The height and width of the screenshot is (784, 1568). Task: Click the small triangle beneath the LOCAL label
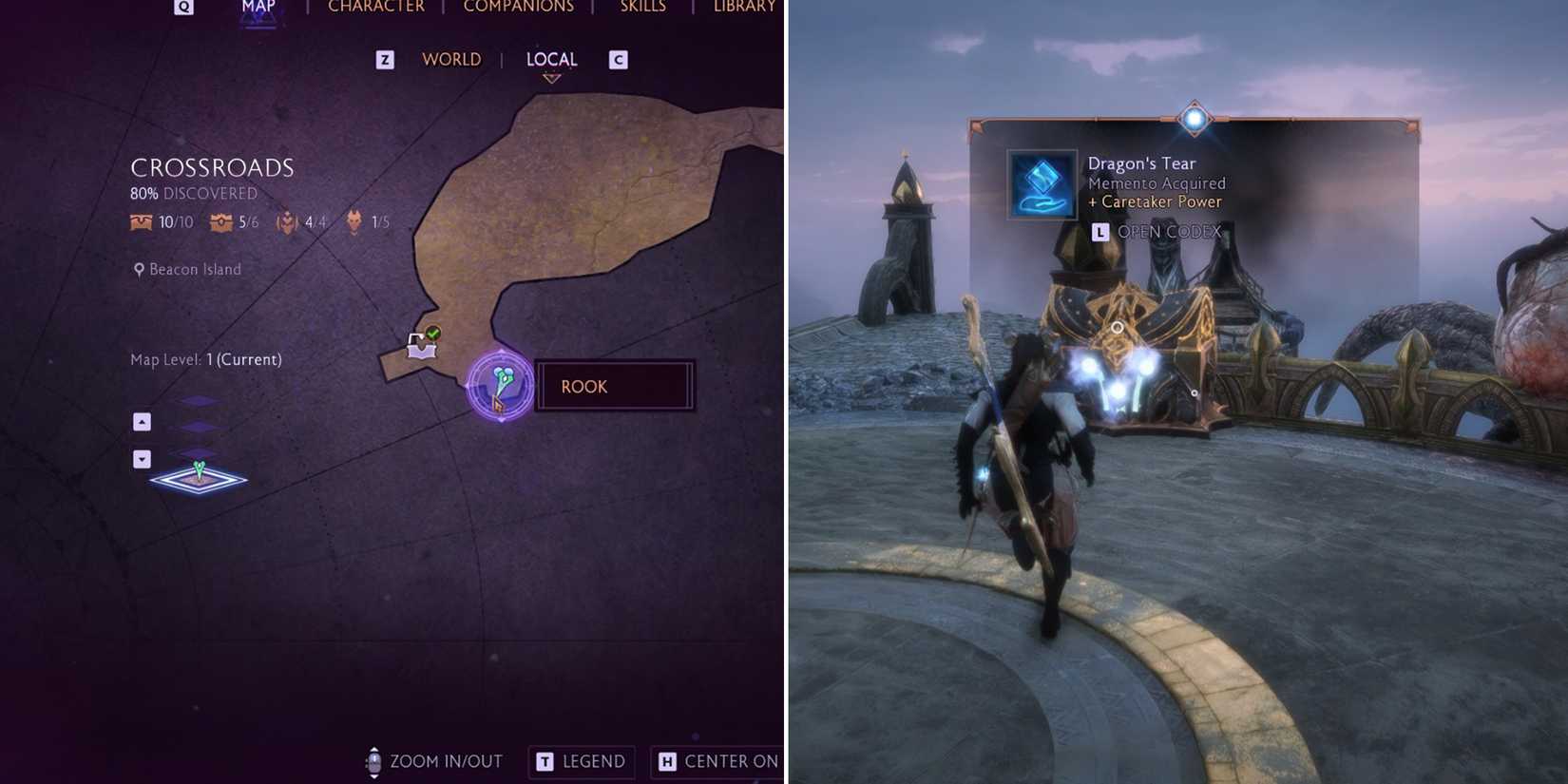(551, 80)
